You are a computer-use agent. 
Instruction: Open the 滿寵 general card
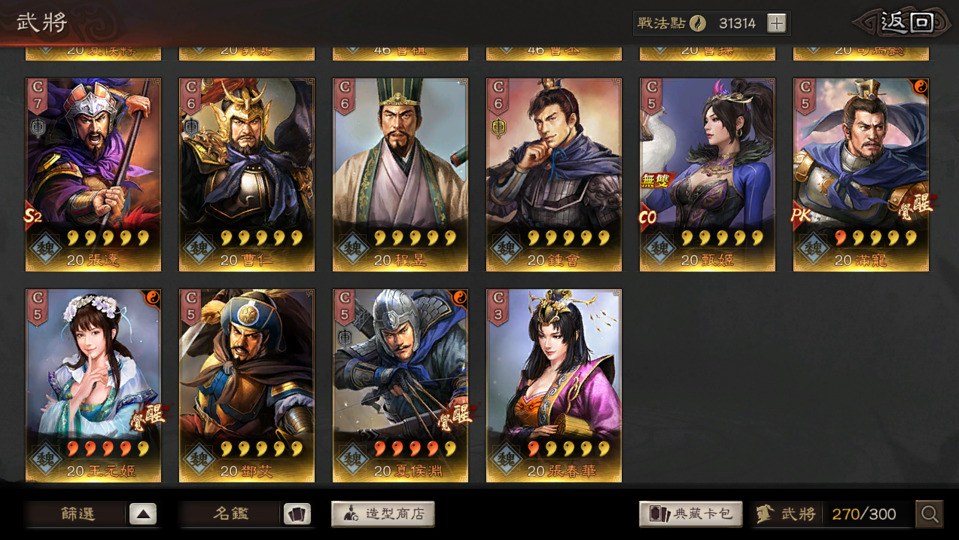861,174
